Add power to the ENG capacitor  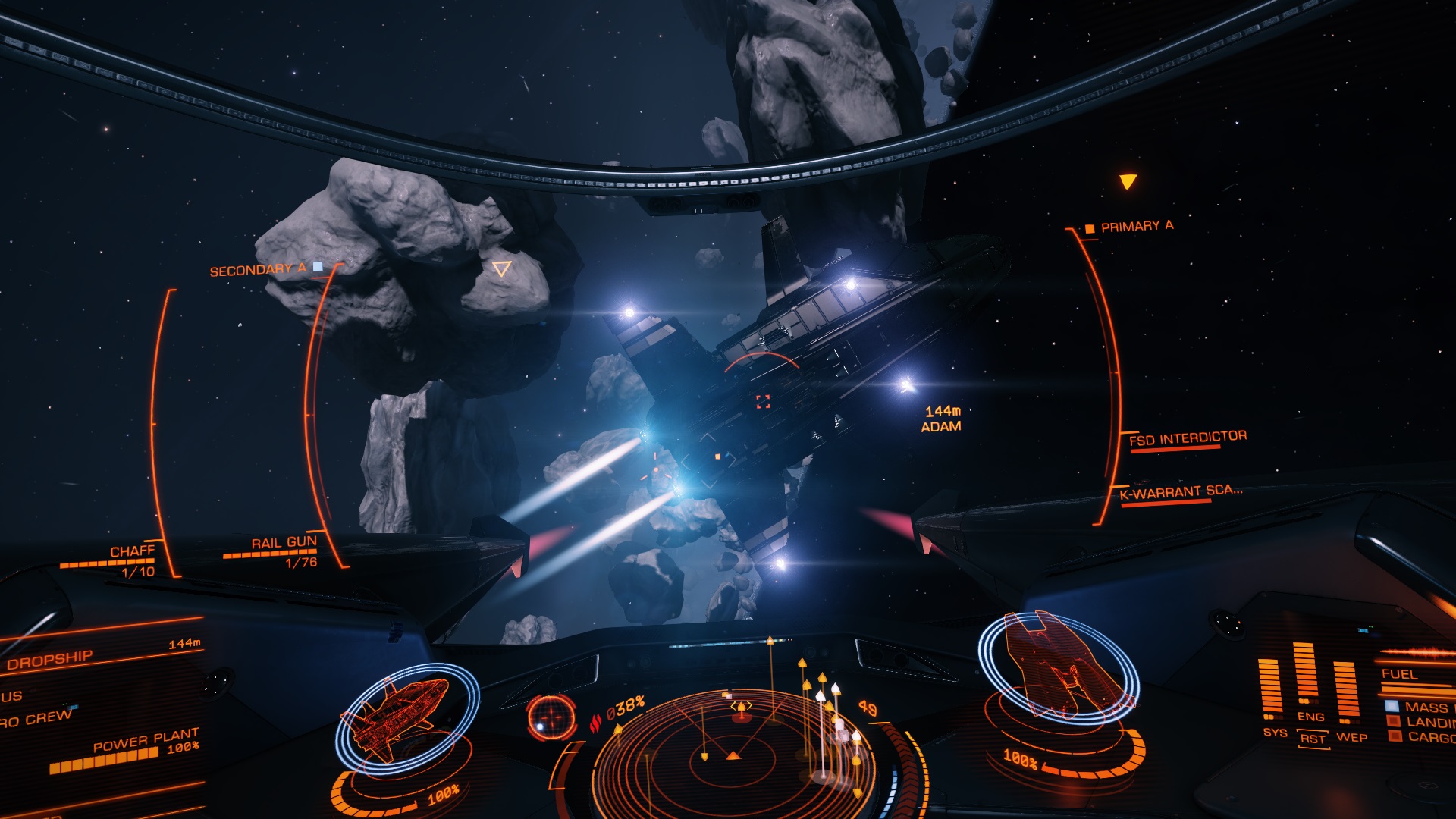click(1310, 717)
